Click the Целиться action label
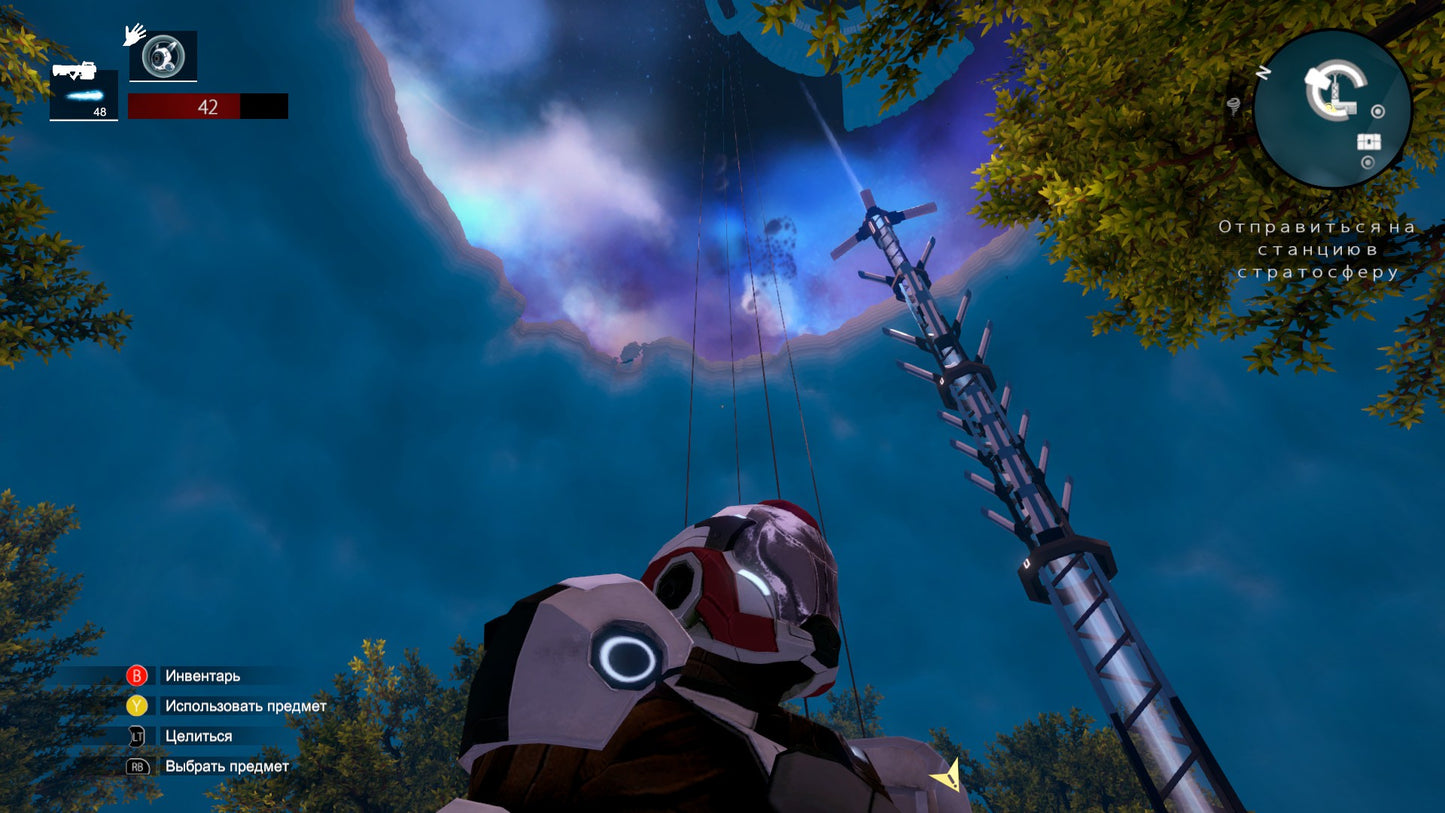The image size is (1445, 813). click(200, 736)
